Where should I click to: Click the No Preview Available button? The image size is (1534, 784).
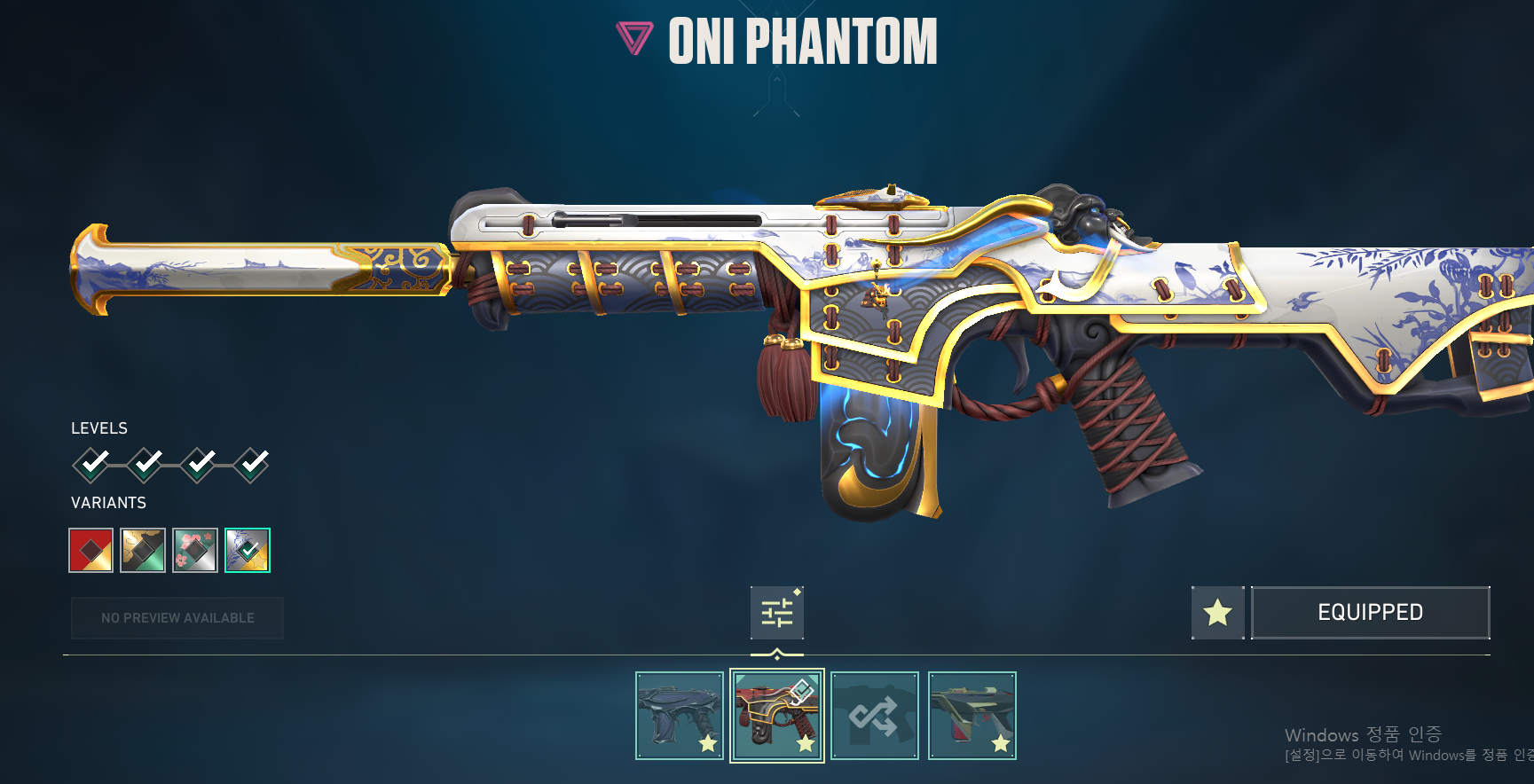point(177,618)
